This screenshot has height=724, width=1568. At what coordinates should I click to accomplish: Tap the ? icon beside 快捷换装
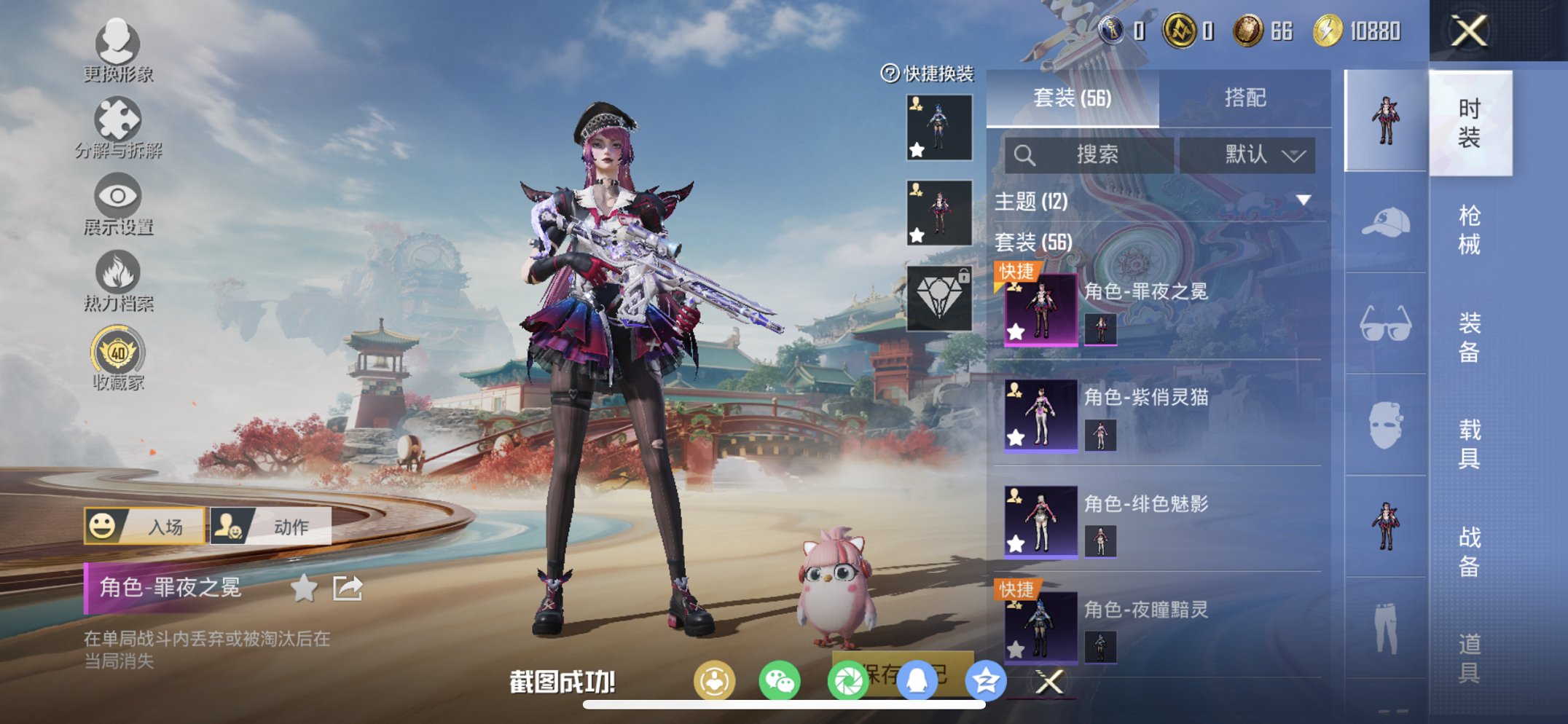[x=889, y=73]
